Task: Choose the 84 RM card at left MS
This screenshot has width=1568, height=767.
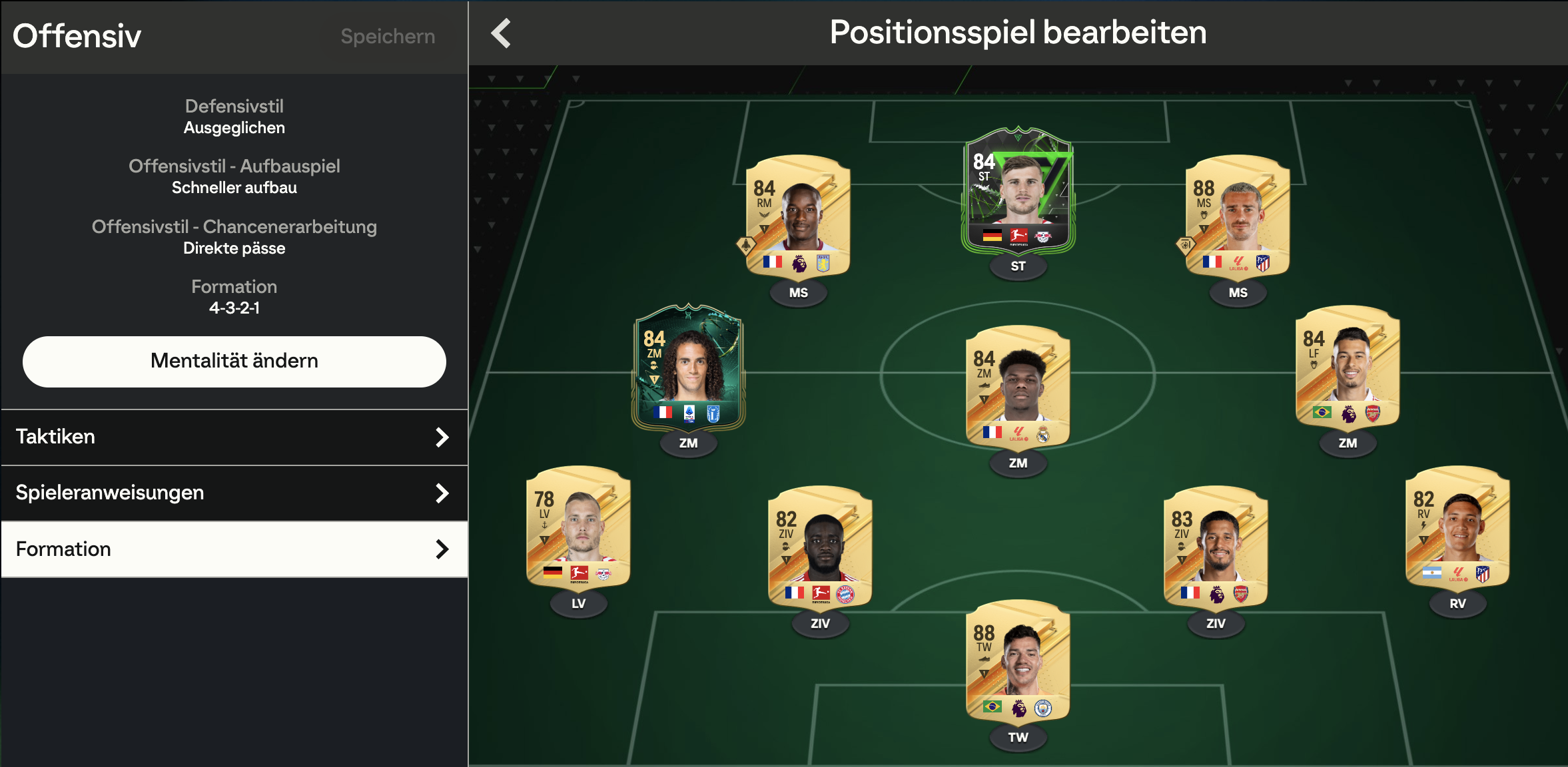Action: [x=798, y=216]
